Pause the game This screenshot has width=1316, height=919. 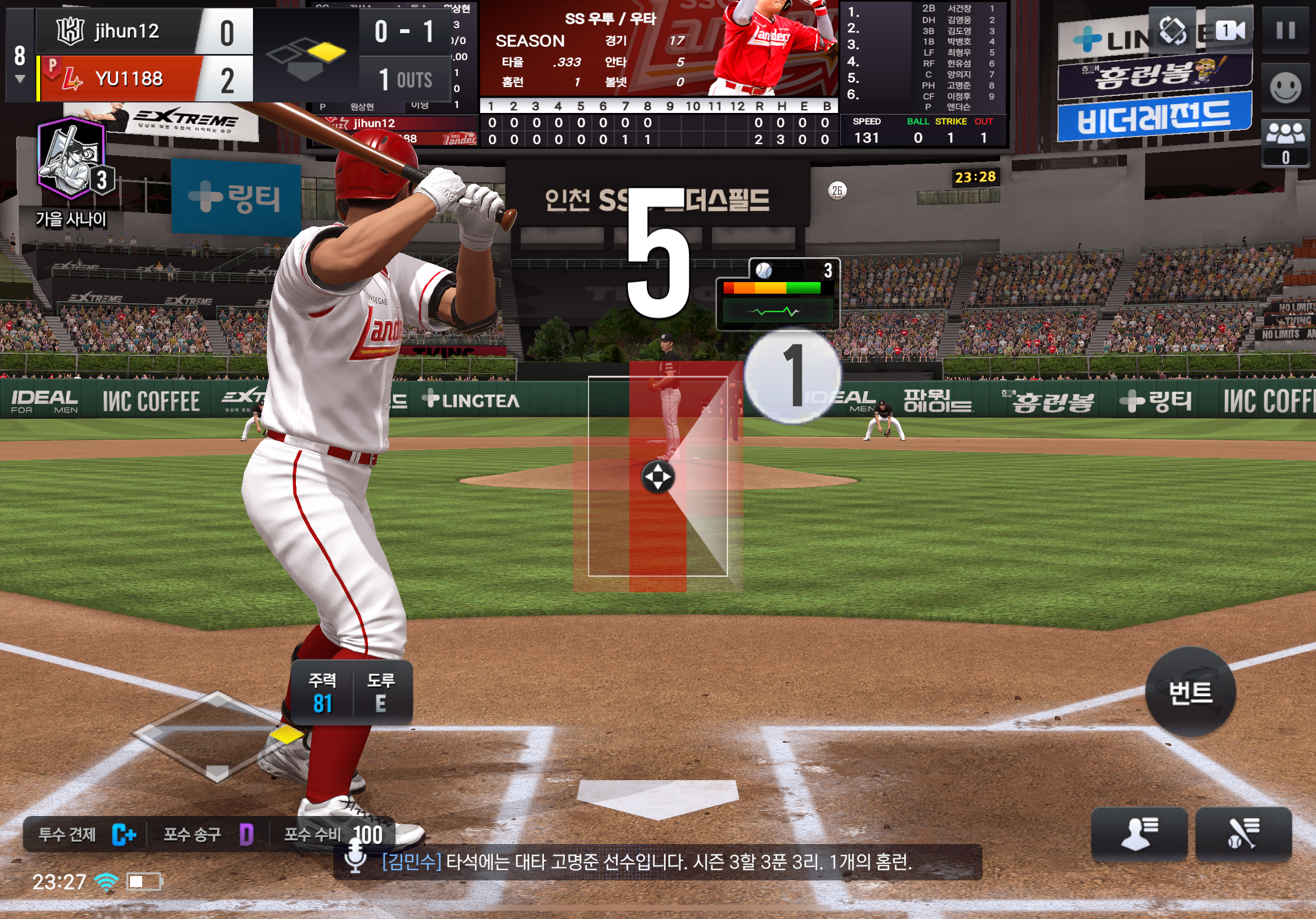[x=1286, y=30]
